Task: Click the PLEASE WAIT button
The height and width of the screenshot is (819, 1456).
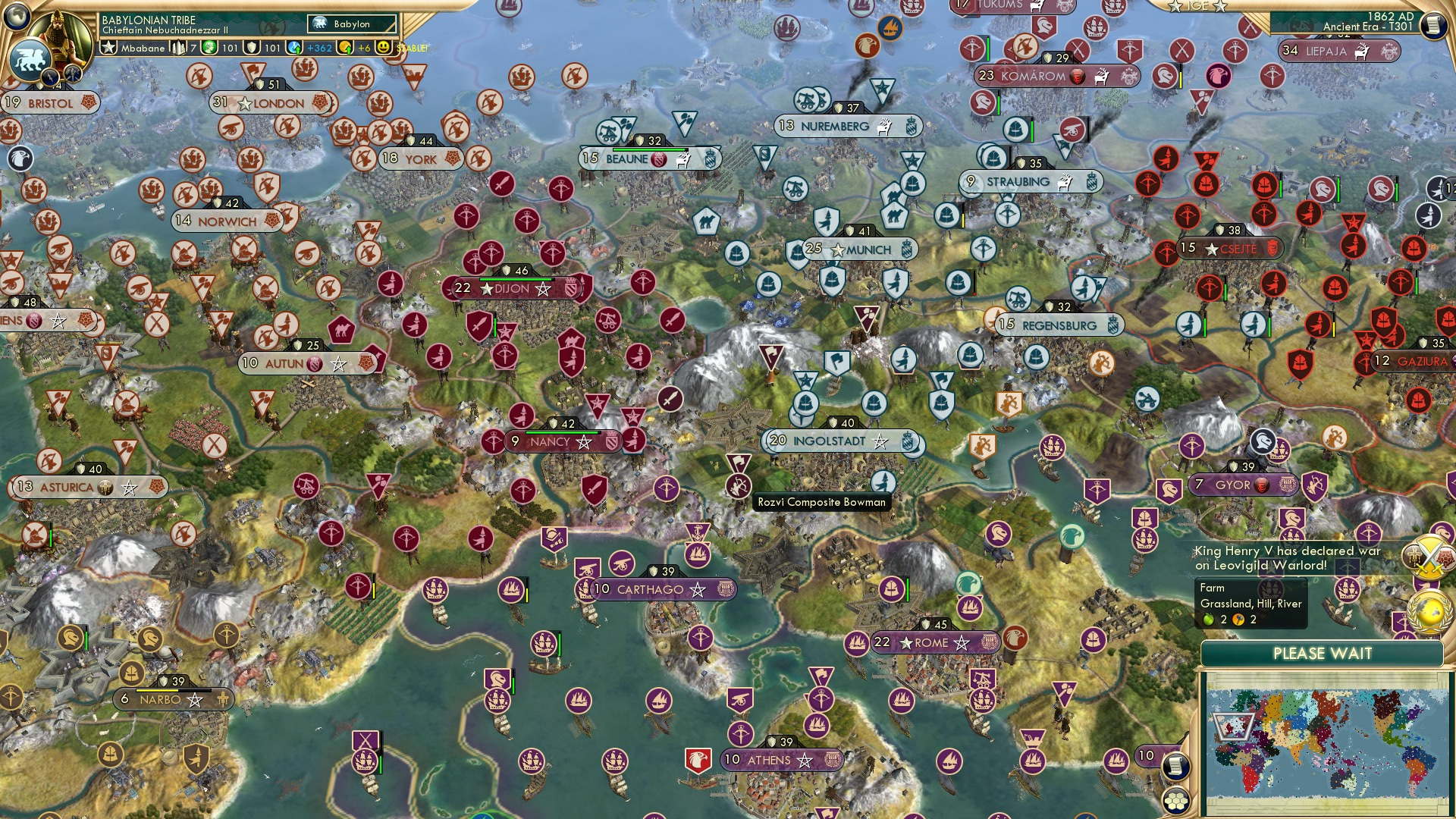Action: click(1325, 652)
